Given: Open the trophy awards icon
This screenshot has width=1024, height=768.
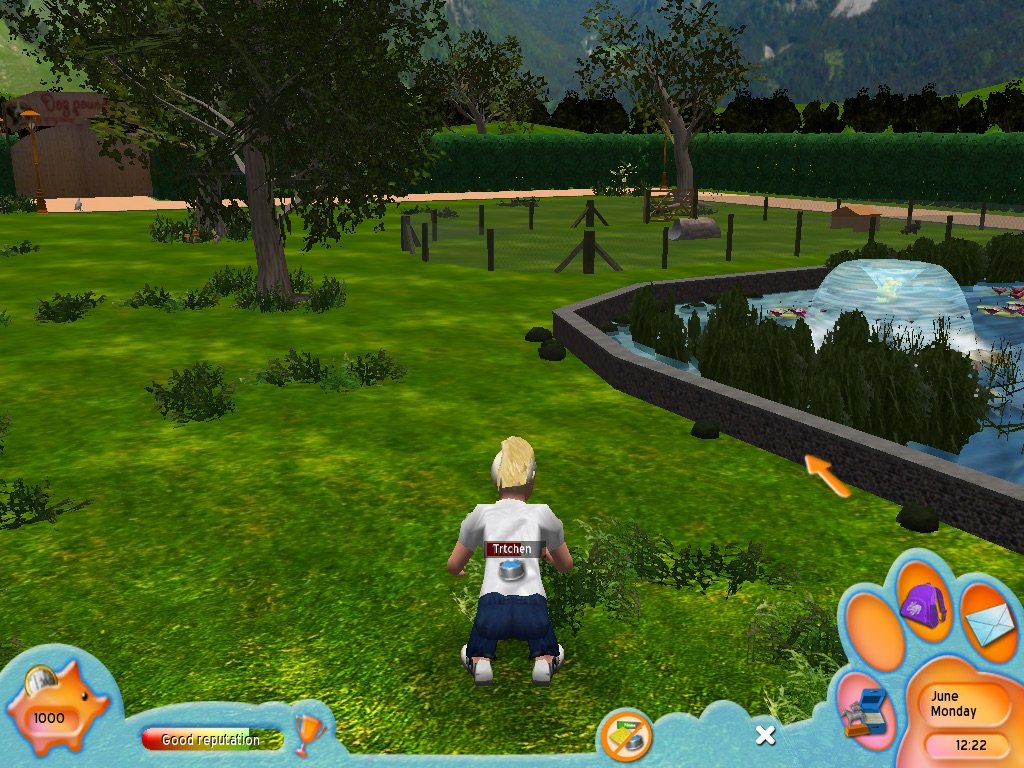Looking at the screenshot, I should tap(309, 735).
